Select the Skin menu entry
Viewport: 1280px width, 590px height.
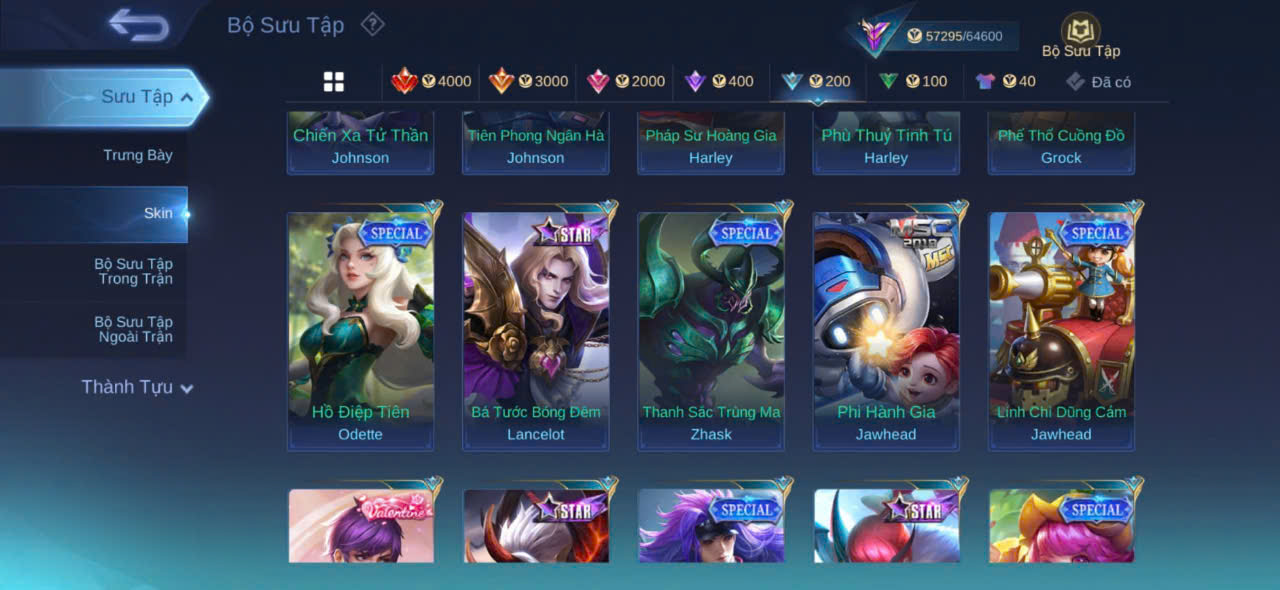pos(157,213)
